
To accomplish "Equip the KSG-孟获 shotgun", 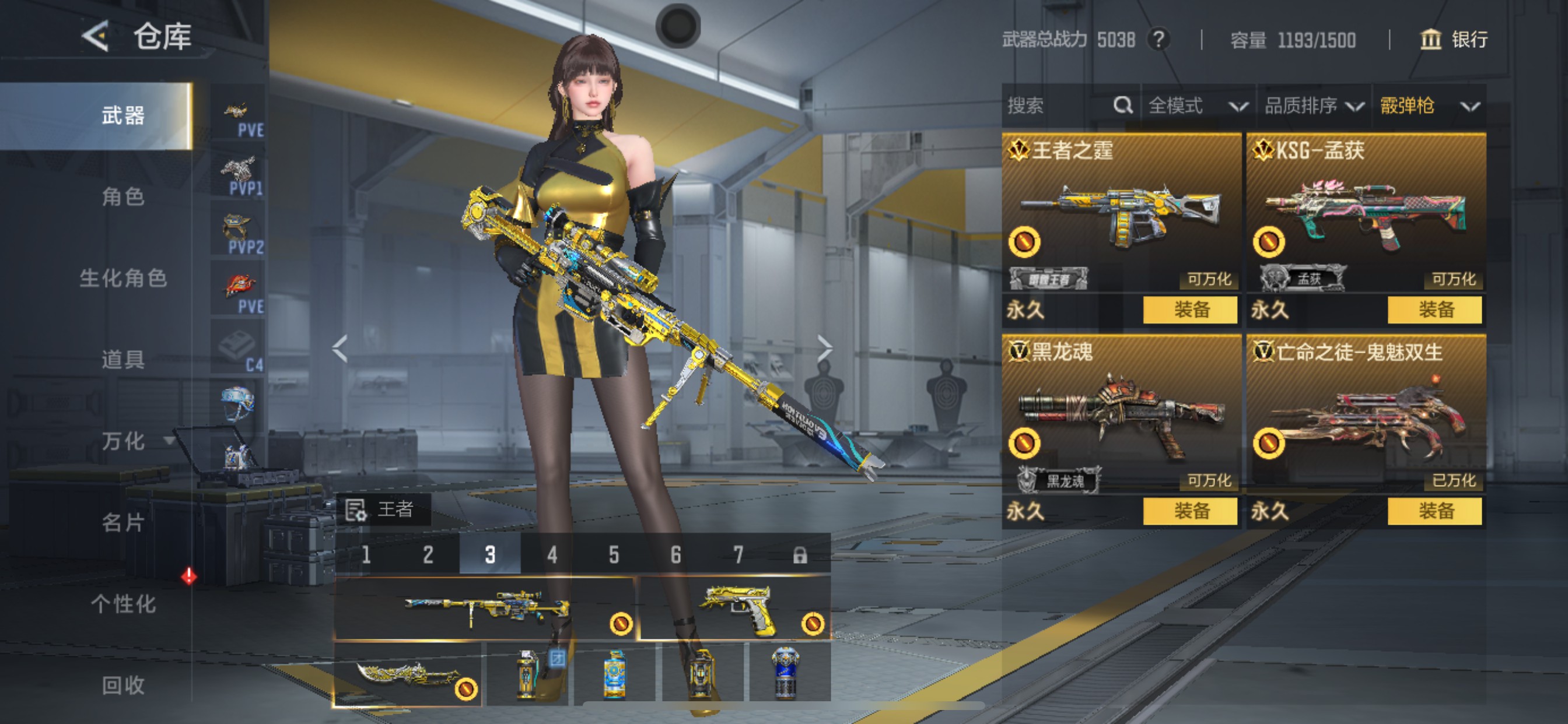I will (x=1434, y=310).
